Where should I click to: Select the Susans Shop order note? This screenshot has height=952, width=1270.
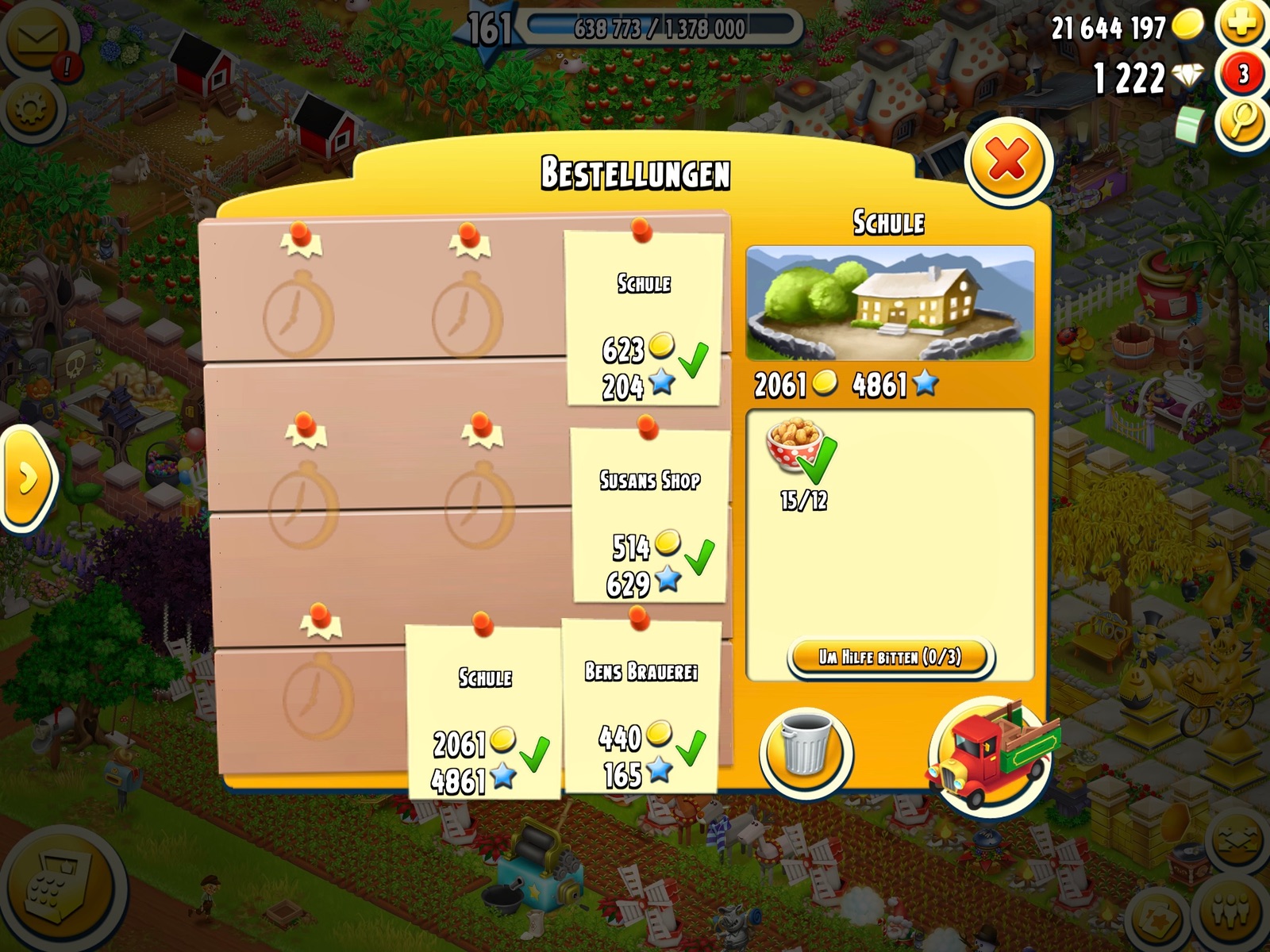click(x=649, y=516)
